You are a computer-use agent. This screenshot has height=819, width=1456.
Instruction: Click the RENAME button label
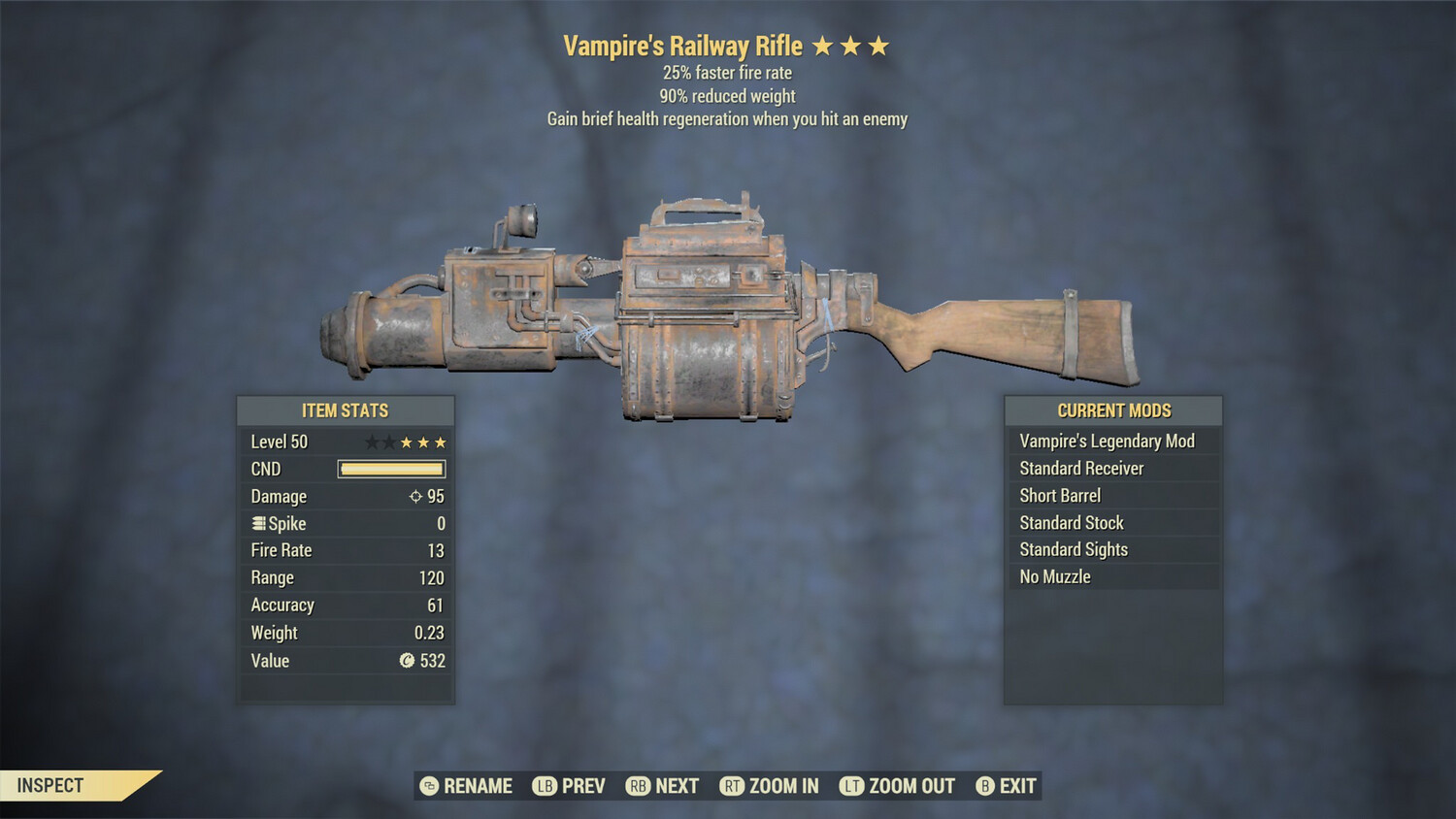[x=478, y=786]
